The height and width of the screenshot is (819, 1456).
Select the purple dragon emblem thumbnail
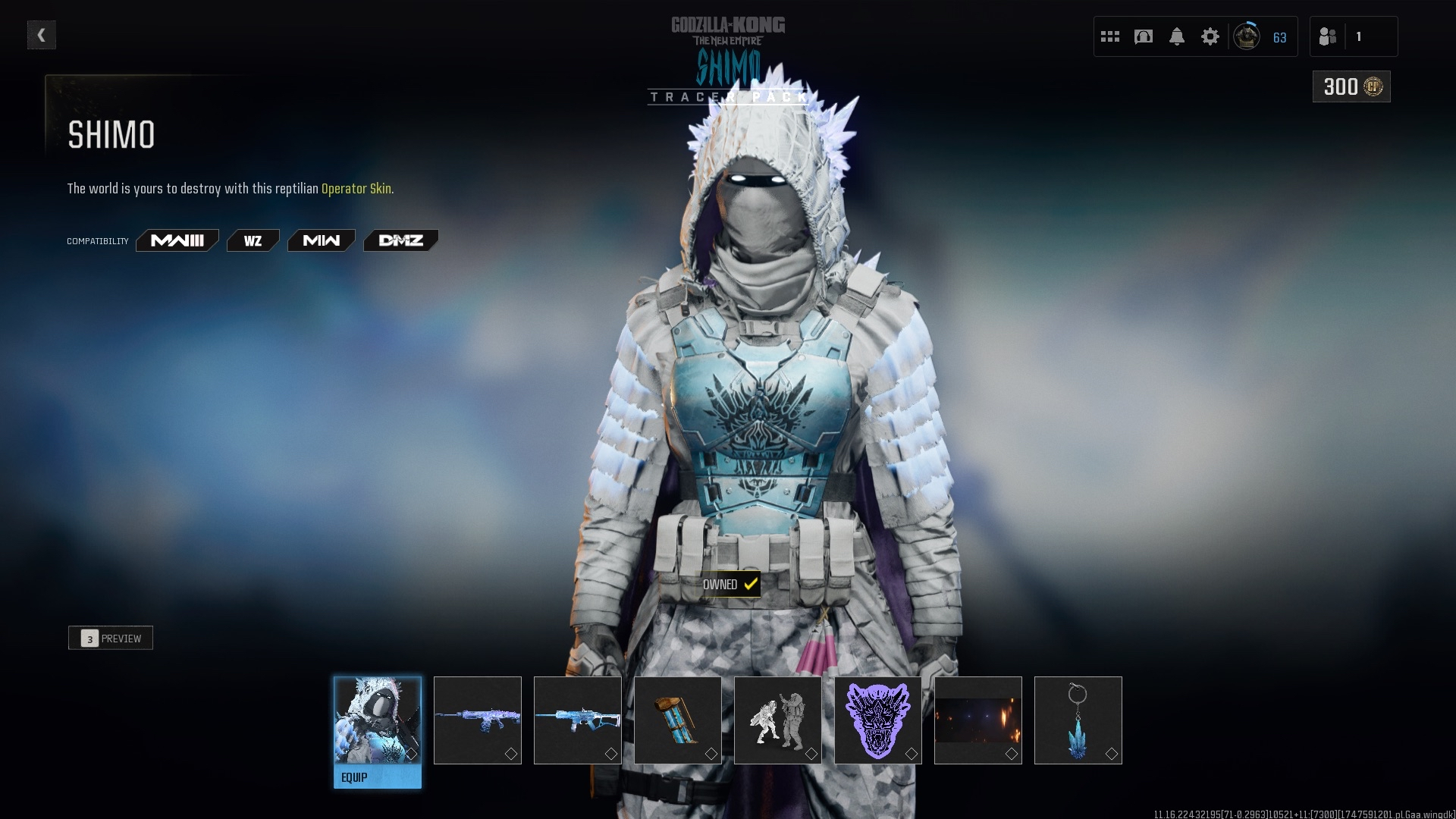(878, 720)
